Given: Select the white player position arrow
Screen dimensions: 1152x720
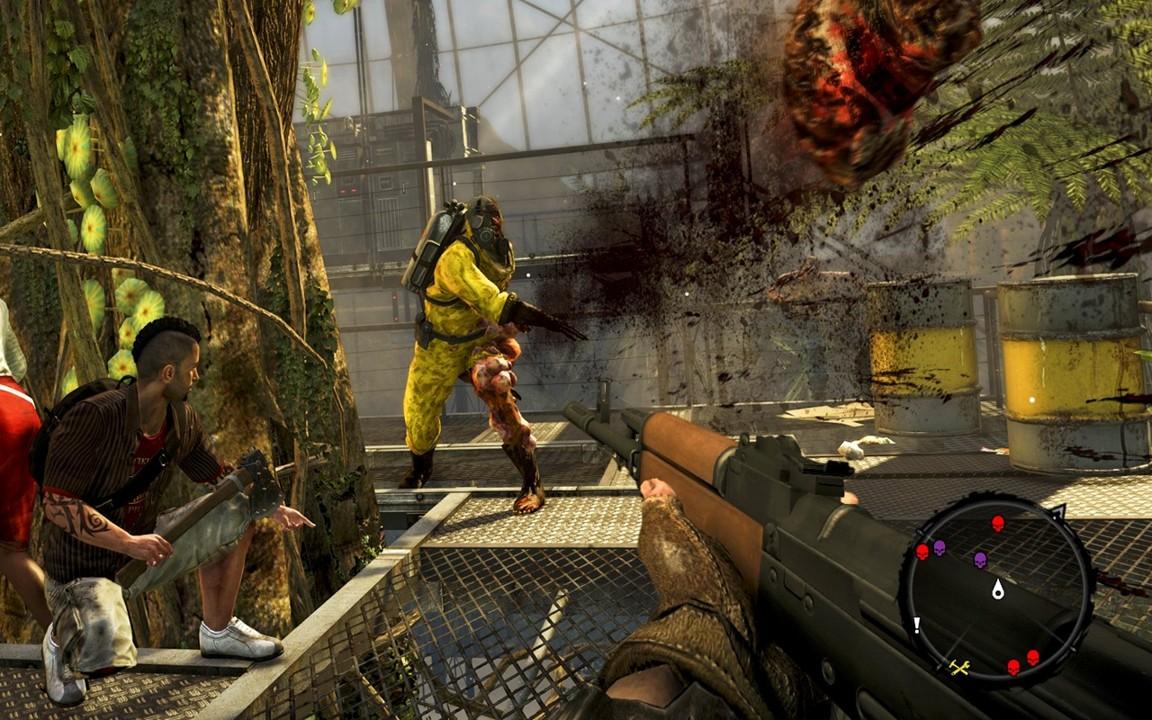Looking at the screenshot, I should tap(997, 589).
